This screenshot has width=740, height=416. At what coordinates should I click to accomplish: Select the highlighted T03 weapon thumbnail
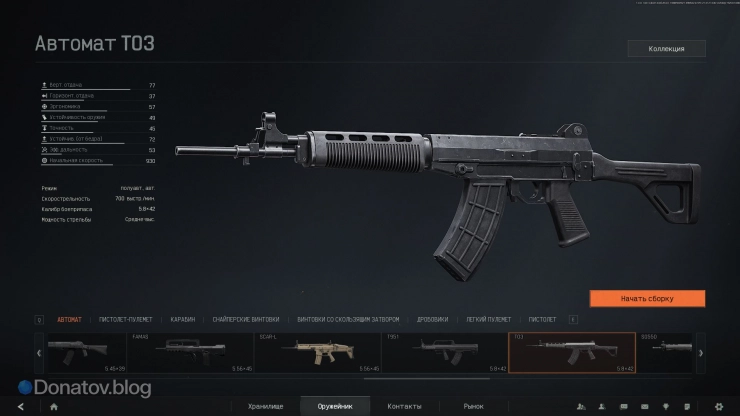pos(572,352)
